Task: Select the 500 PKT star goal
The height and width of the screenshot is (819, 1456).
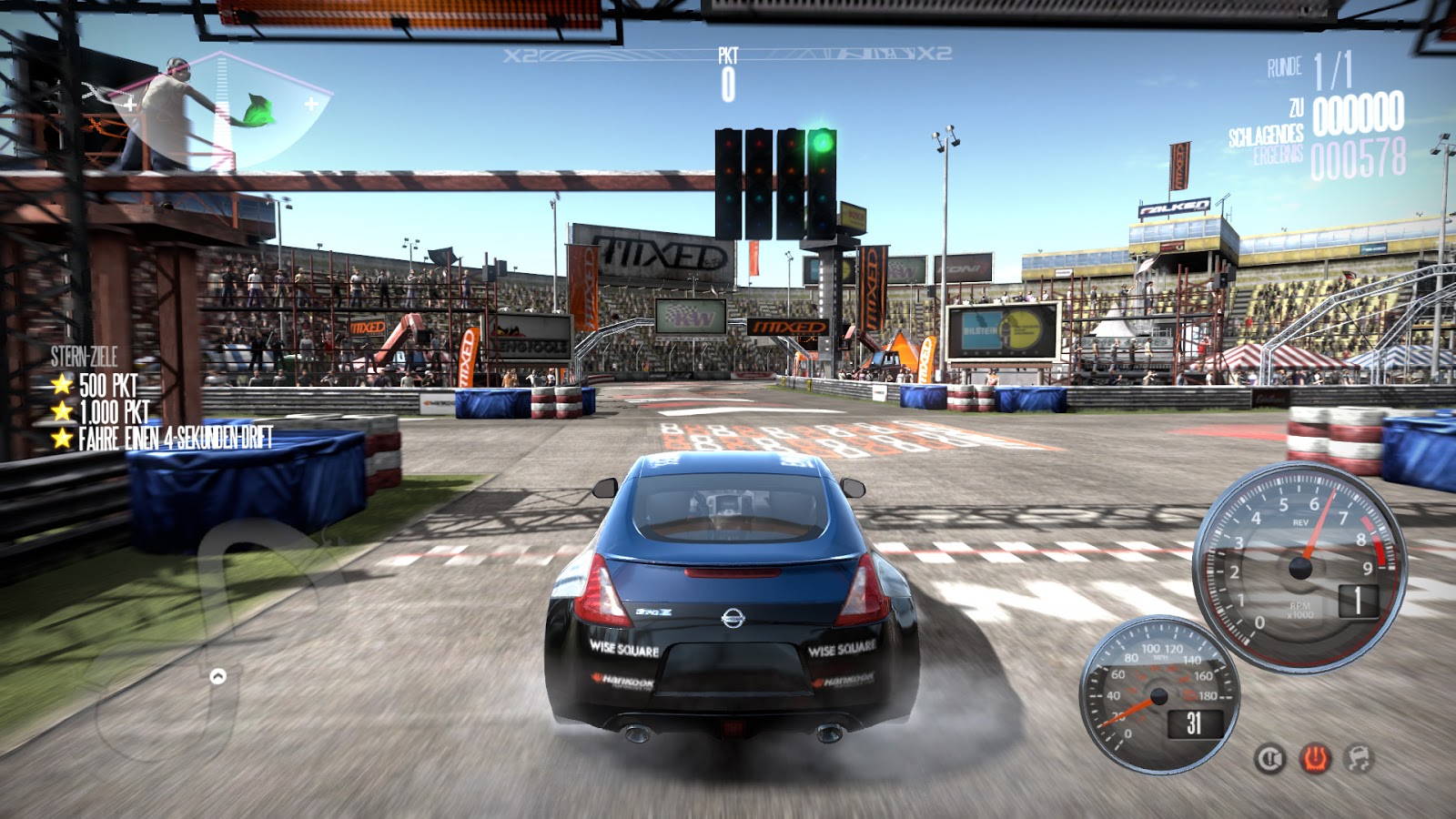Action: 98,385
